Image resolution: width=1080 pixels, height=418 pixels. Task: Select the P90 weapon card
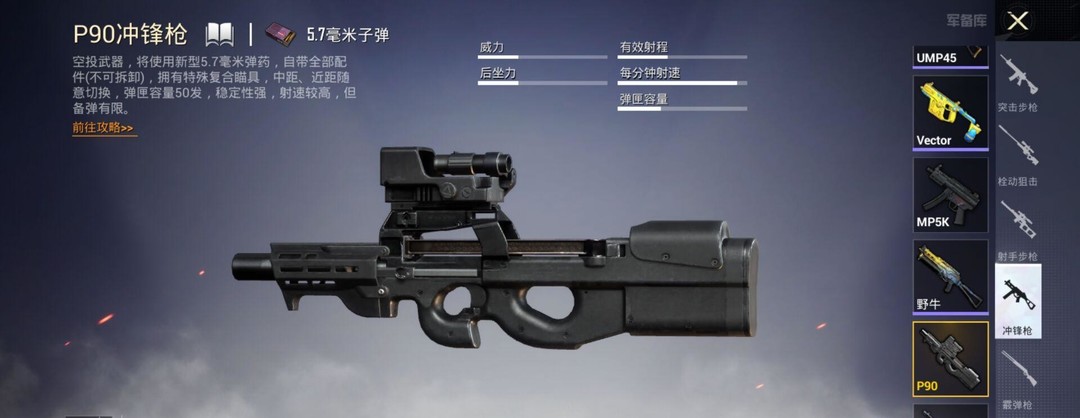(950, 358)
